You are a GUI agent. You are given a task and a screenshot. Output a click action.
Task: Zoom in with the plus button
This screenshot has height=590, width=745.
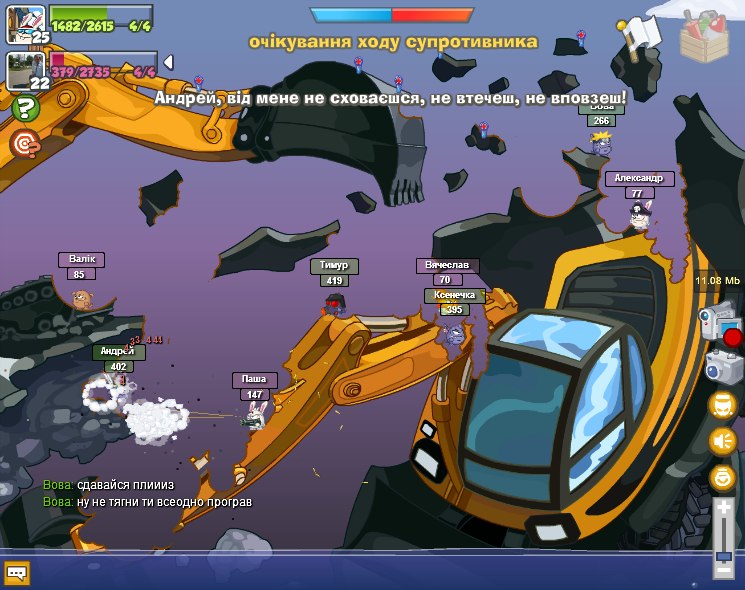(x=723, y=508)
